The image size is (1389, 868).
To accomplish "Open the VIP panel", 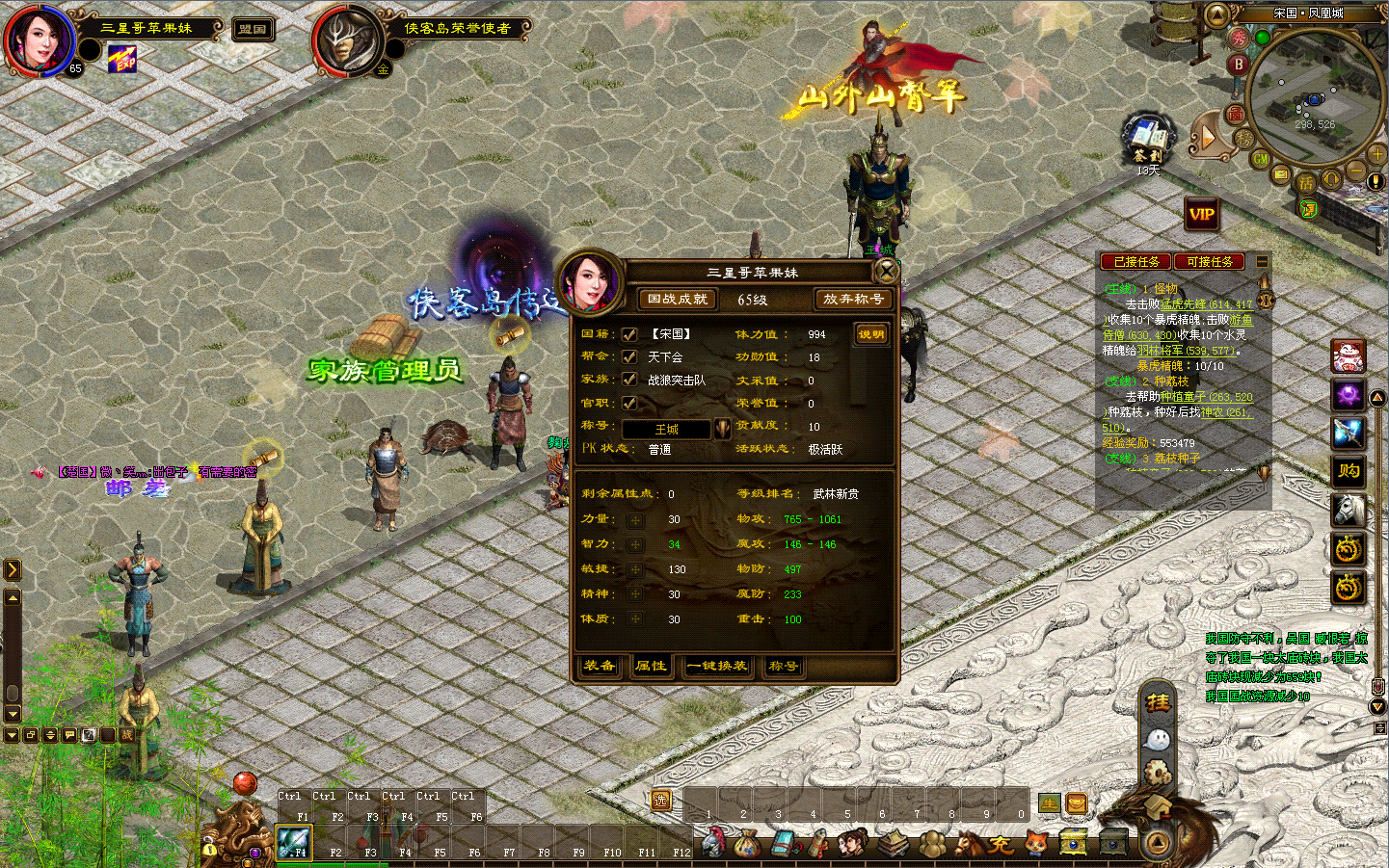I will click(1201, 214).
